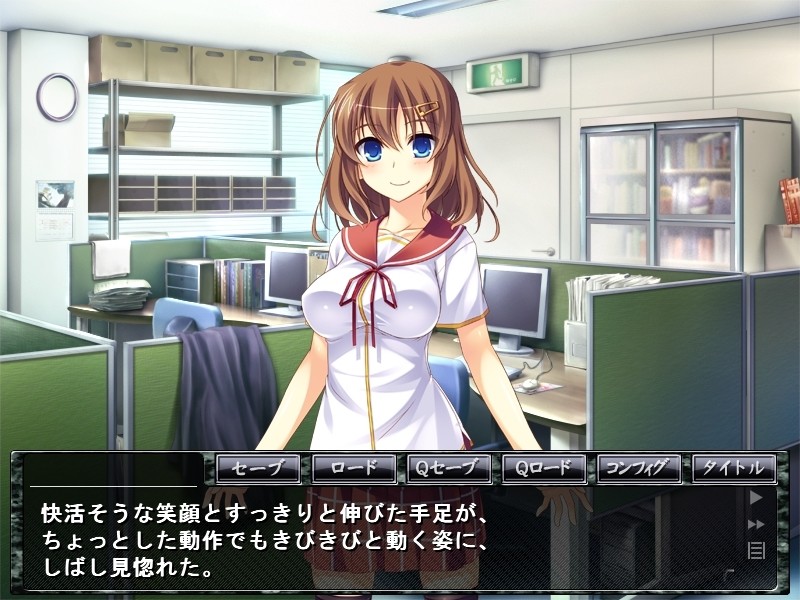
Task: Click the Qセーブ quick save button
Action: click(x=448, y=468)
